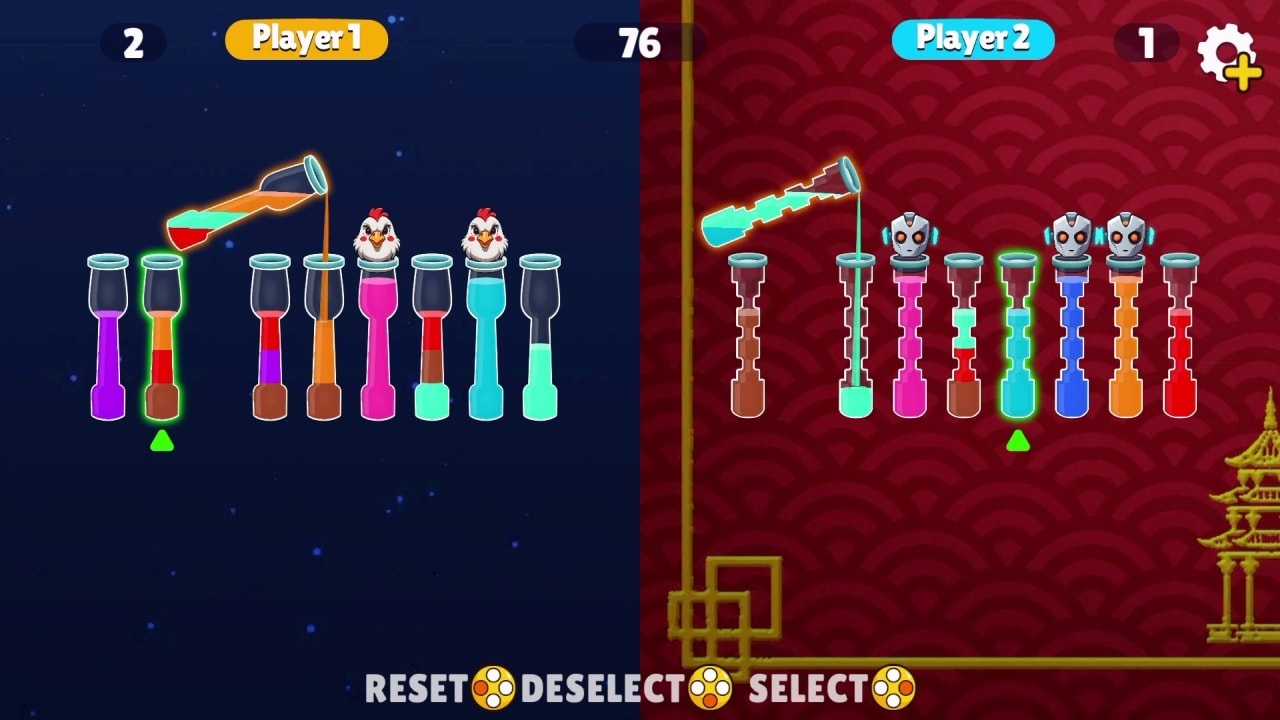The image size is (1280, 720).
Task: Click Player 1's score counter showing 76
Action: pyautogui.click(x=640, y=42)
